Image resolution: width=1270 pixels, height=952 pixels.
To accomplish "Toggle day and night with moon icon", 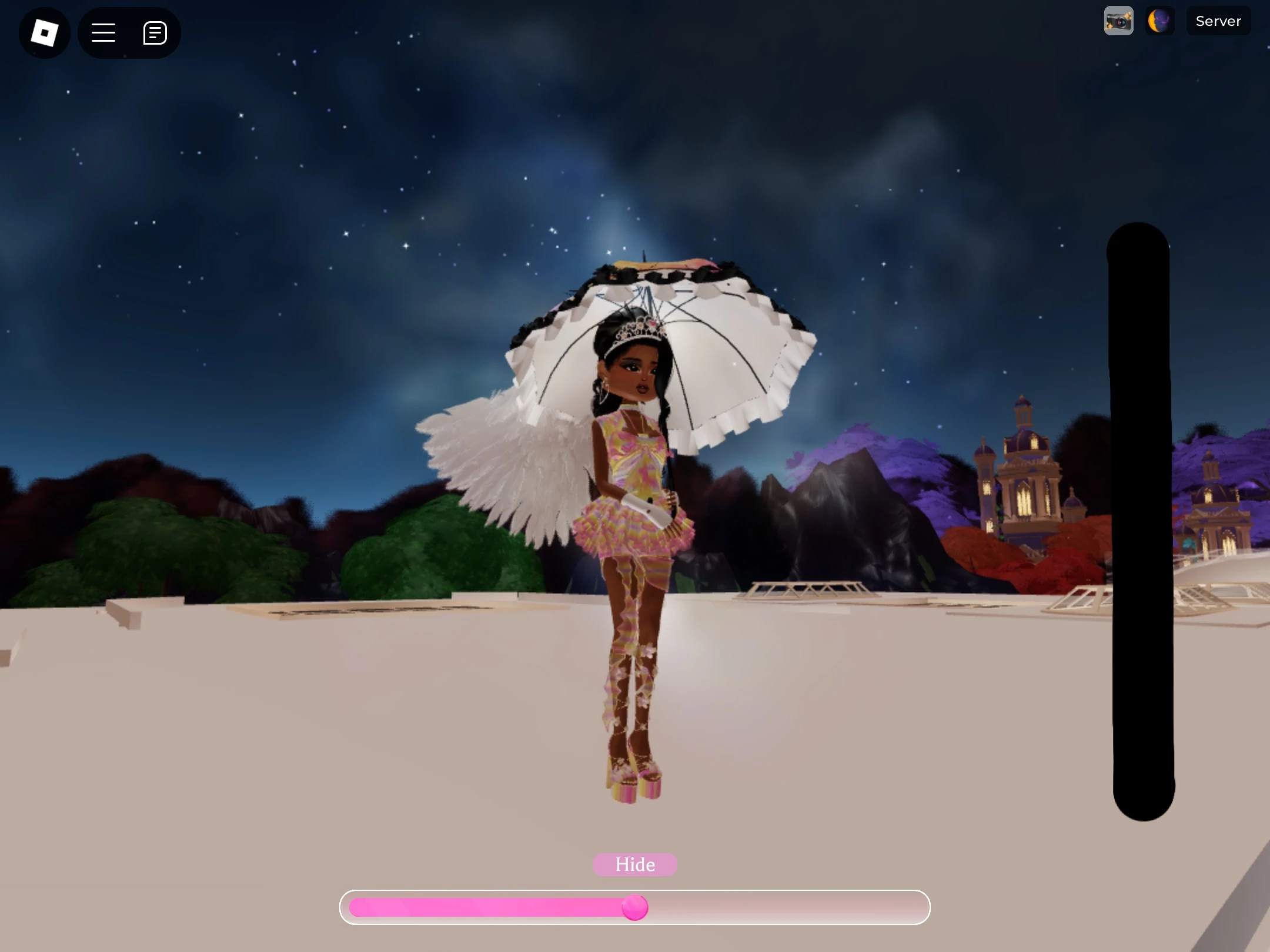I will click(x=1159, y=21).
